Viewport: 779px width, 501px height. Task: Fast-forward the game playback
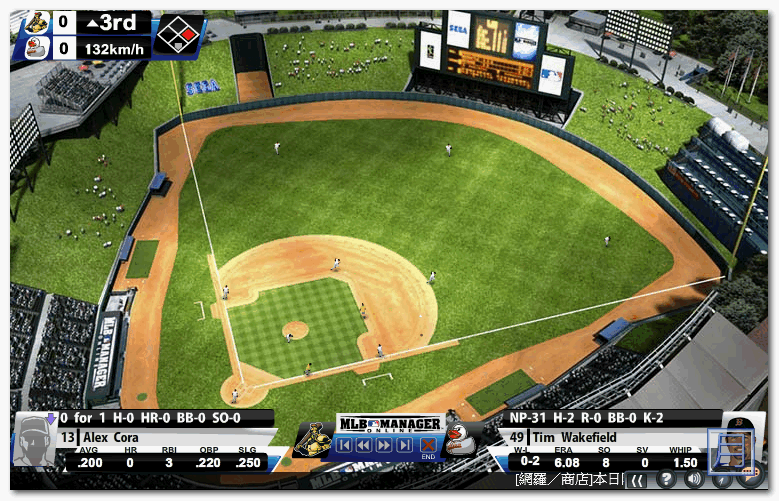pos(383,445)
